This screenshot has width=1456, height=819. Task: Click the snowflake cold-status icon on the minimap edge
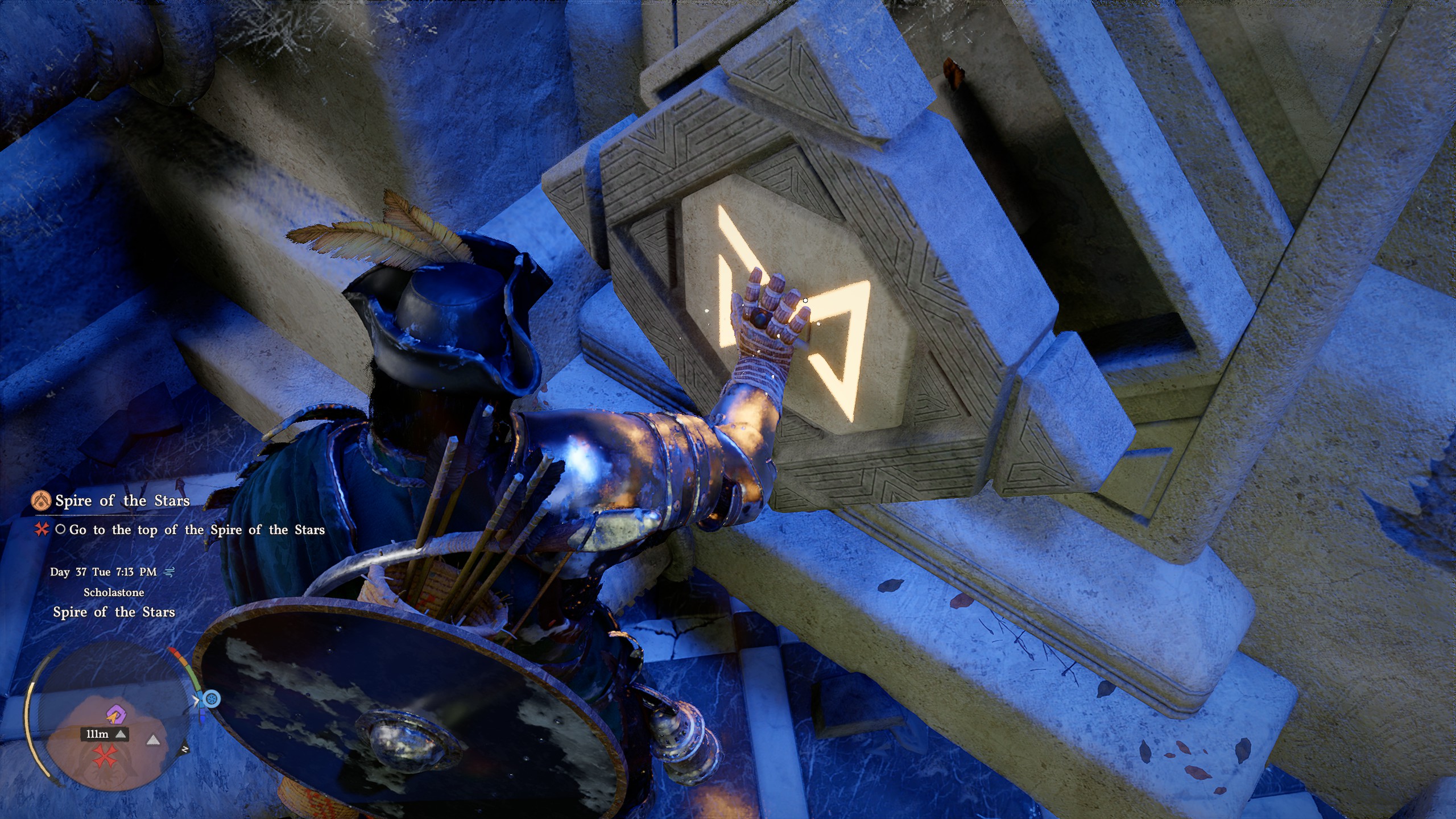point(213,698)
